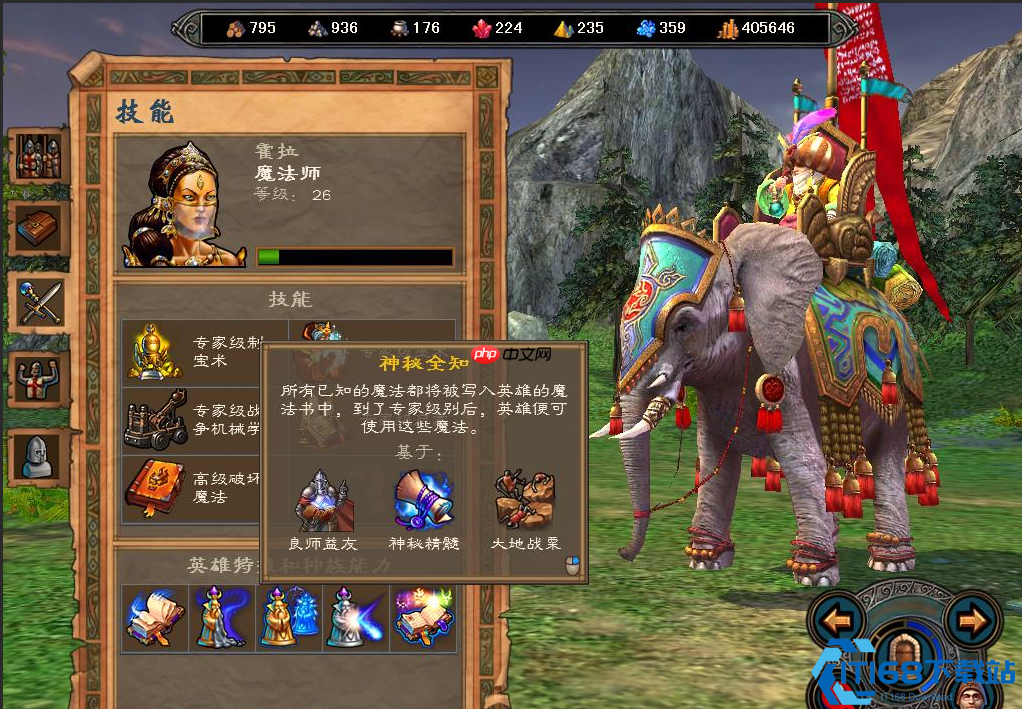Click the 良师益友 knight perk icon

tap(322, 499)
